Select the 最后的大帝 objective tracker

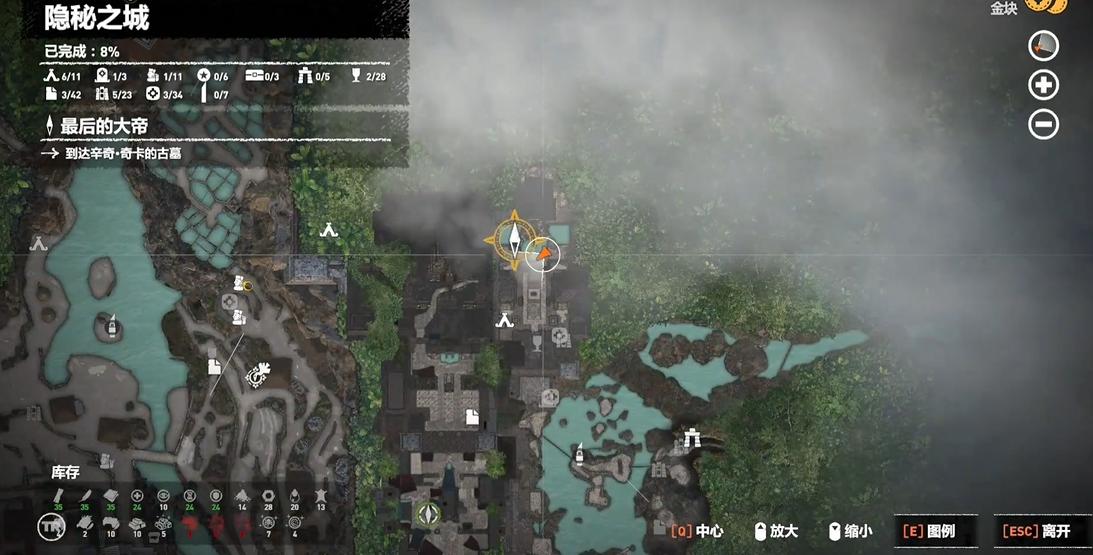pos(104,126)
